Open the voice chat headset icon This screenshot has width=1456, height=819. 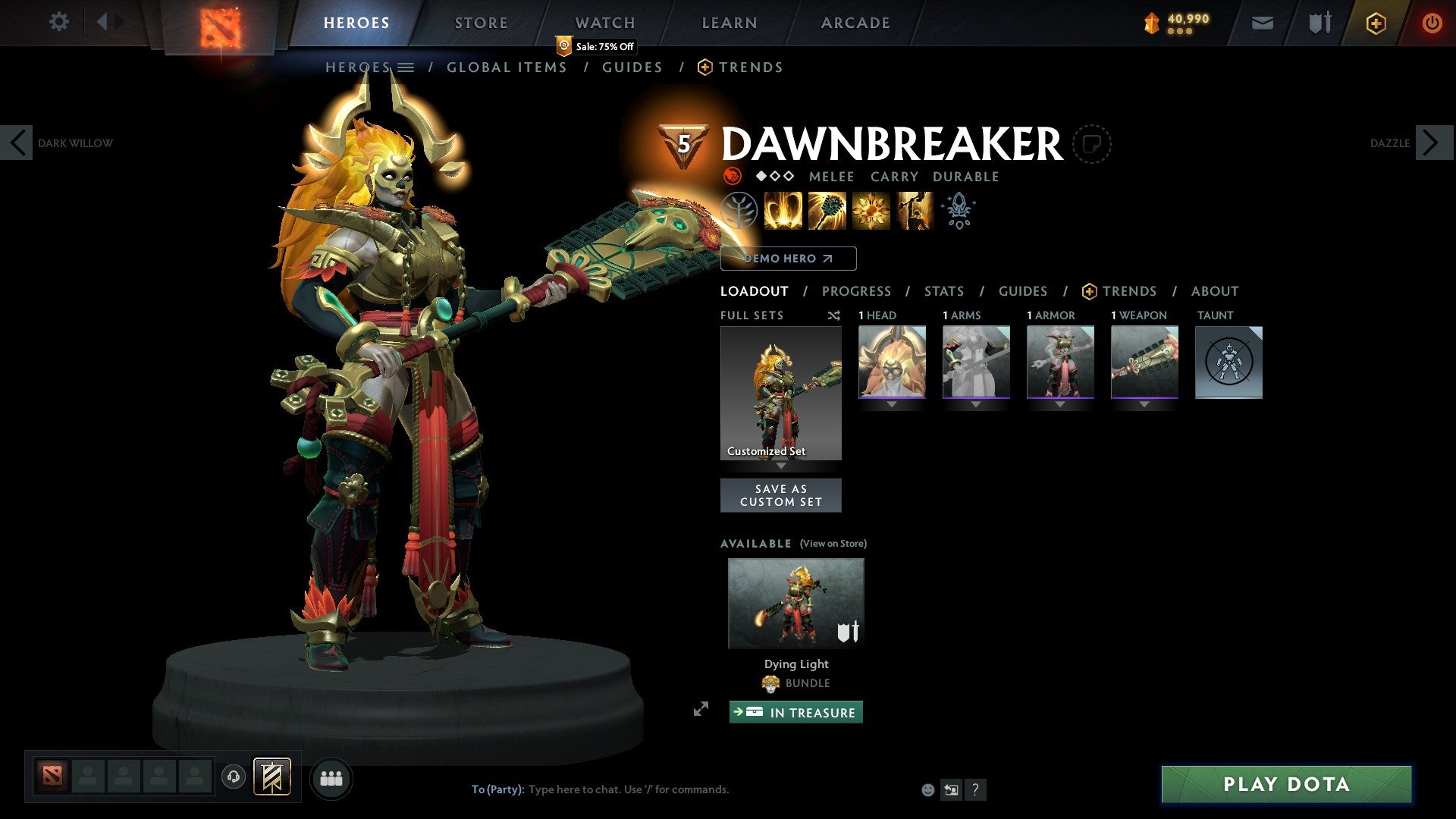coord(234,777)
